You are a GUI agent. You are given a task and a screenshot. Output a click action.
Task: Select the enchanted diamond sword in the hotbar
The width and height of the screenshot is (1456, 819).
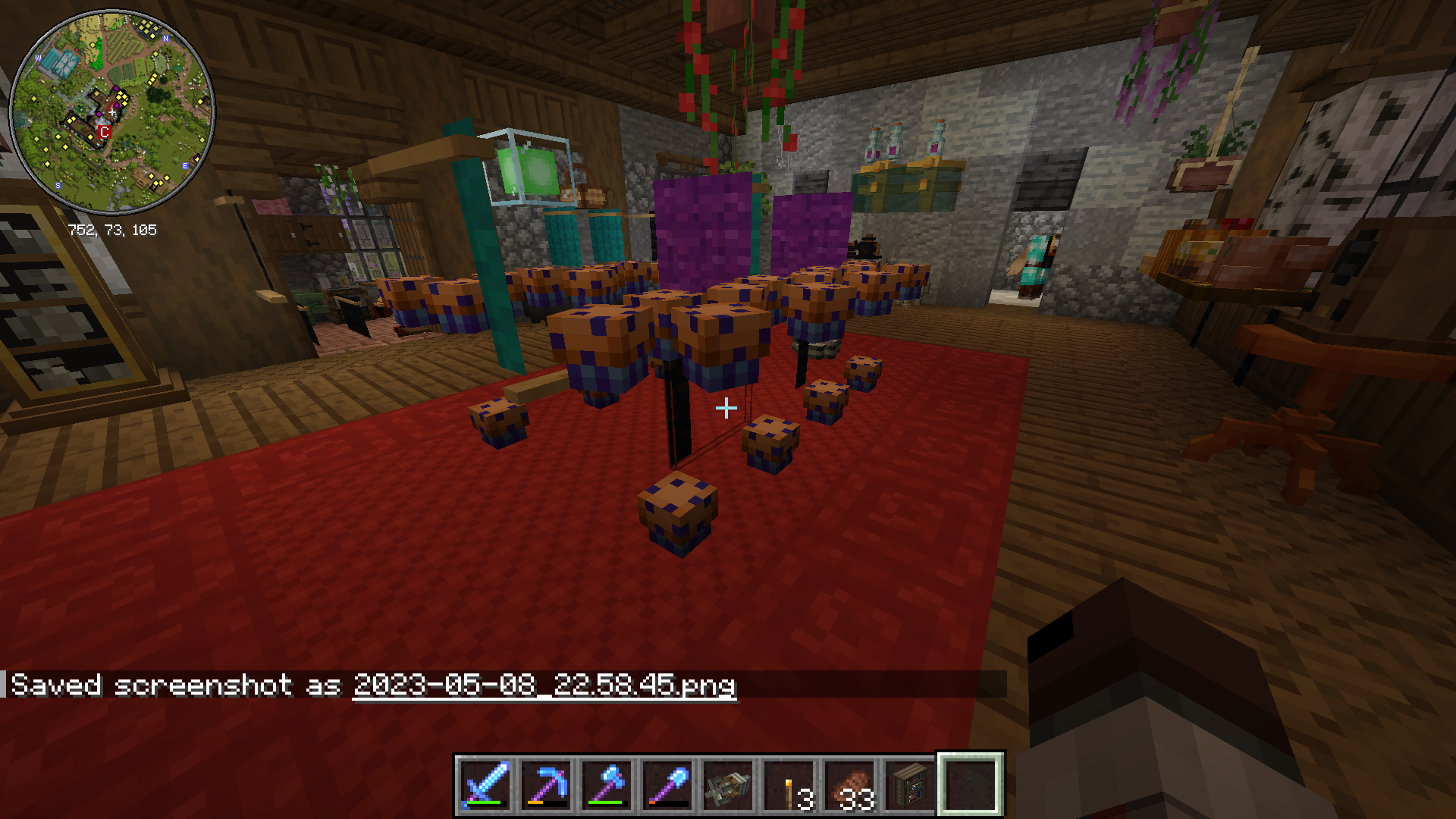point(484,785)
